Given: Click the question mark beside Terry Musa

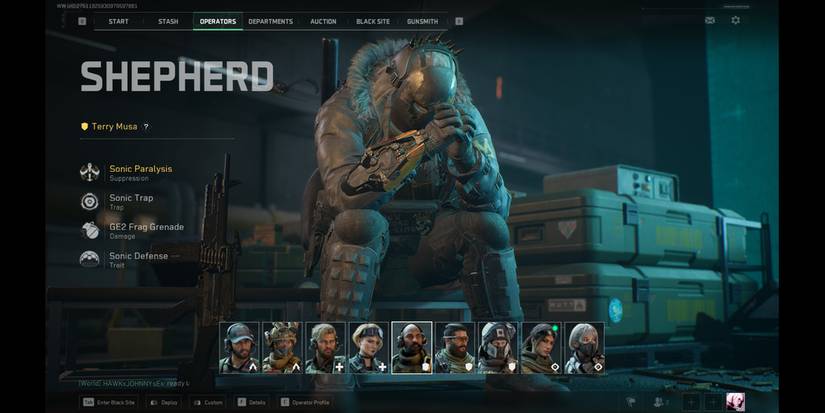Looking at the screenshot, I should 146,127.
